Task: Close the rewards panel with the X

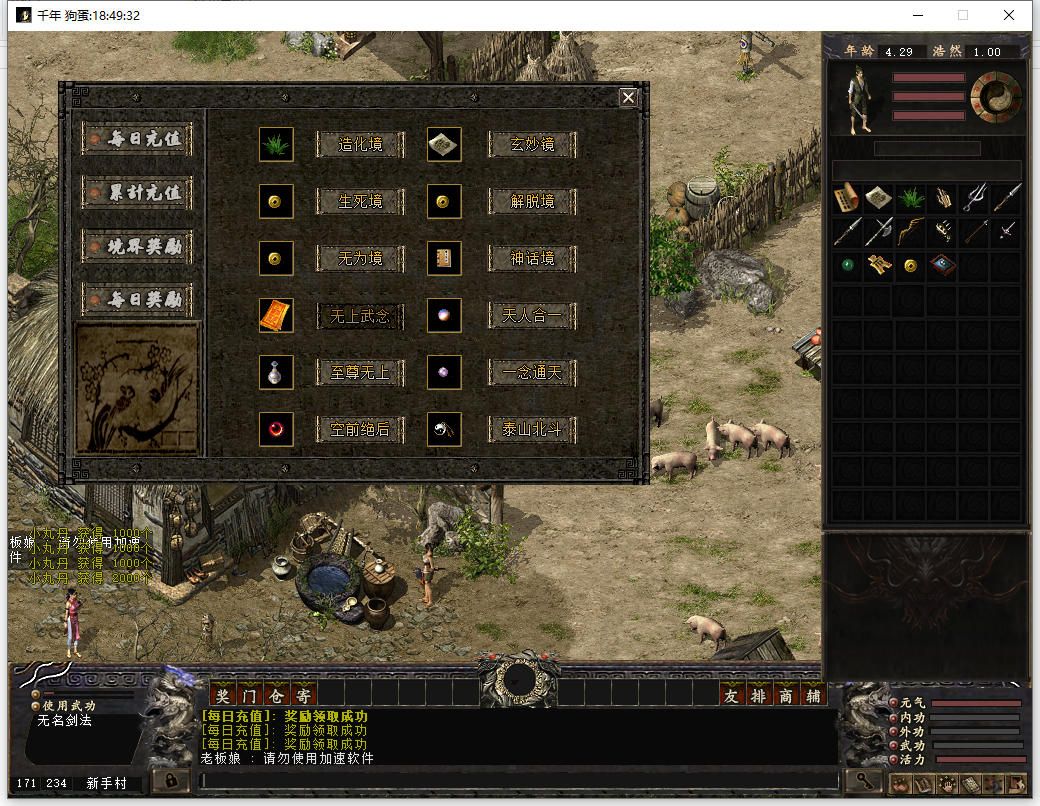Action: click(x=628, y=97)
